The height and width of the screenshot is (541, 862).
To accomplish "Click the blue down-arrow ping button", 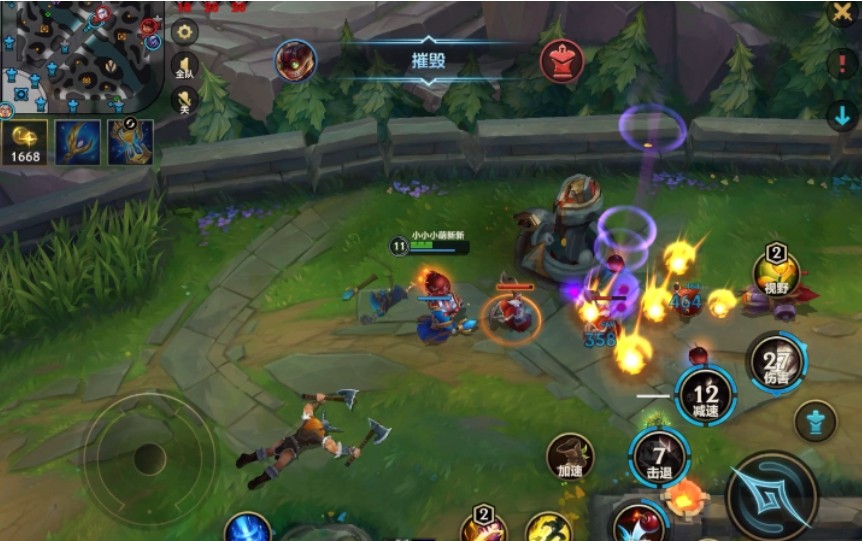I will 842,115.
